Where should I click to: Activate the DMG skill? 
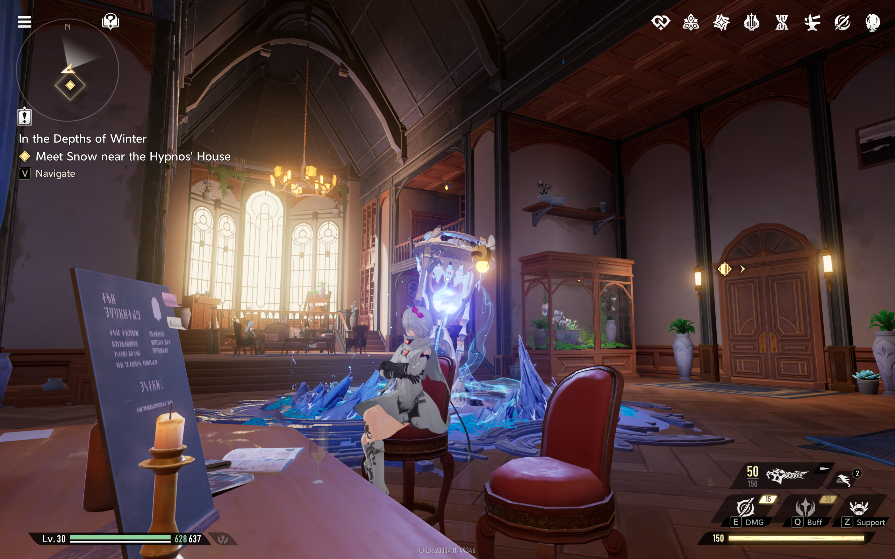[x=746, y=508]
